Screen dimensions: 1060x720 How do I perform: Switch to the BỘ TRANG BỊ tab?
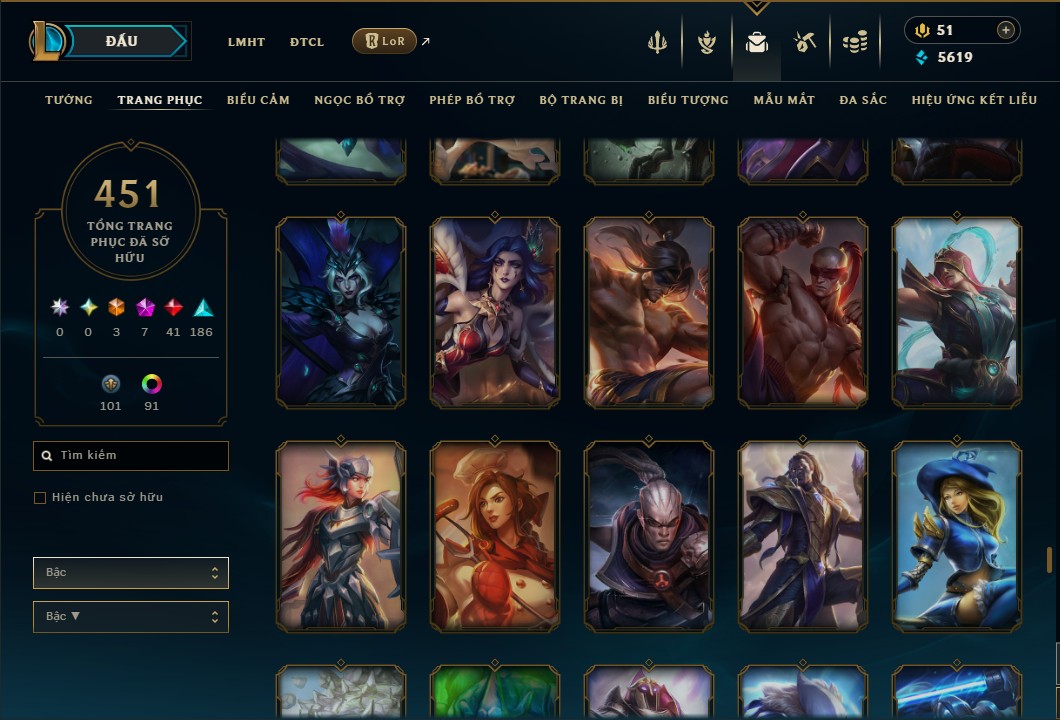click(x=581, y=100)
